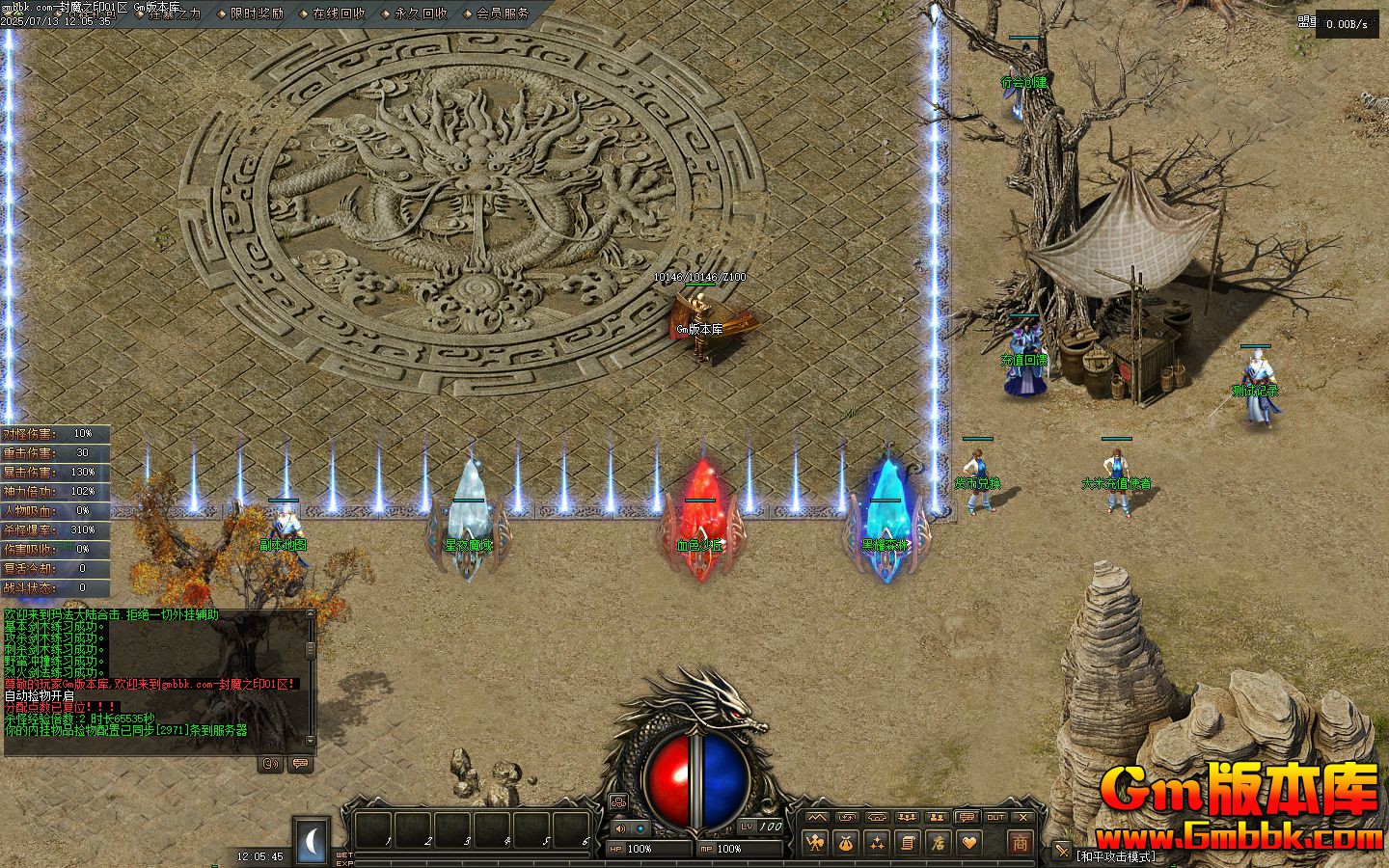This screenshot has height=868, width=1389.
Task: Open the red 商 mall button
Action: click(1020, 842)
